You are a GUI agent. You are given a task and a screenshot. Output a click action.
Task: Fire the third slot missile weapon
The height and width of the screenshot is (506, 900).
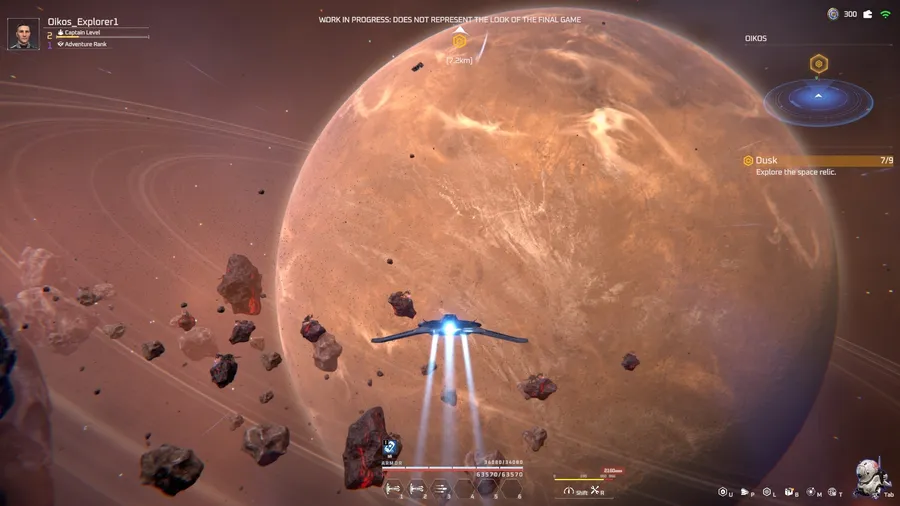[x=441, y=489]
